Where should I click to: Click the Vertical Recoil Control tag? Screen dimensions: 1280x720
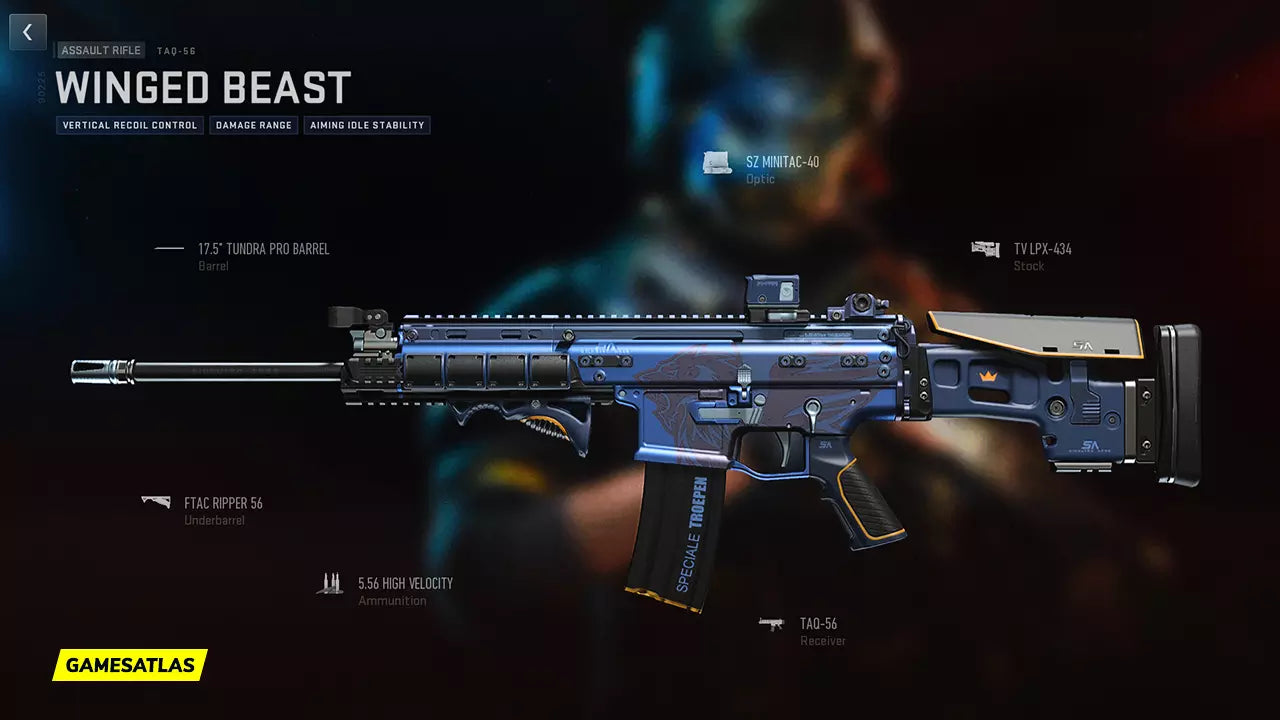pos(130,126)
